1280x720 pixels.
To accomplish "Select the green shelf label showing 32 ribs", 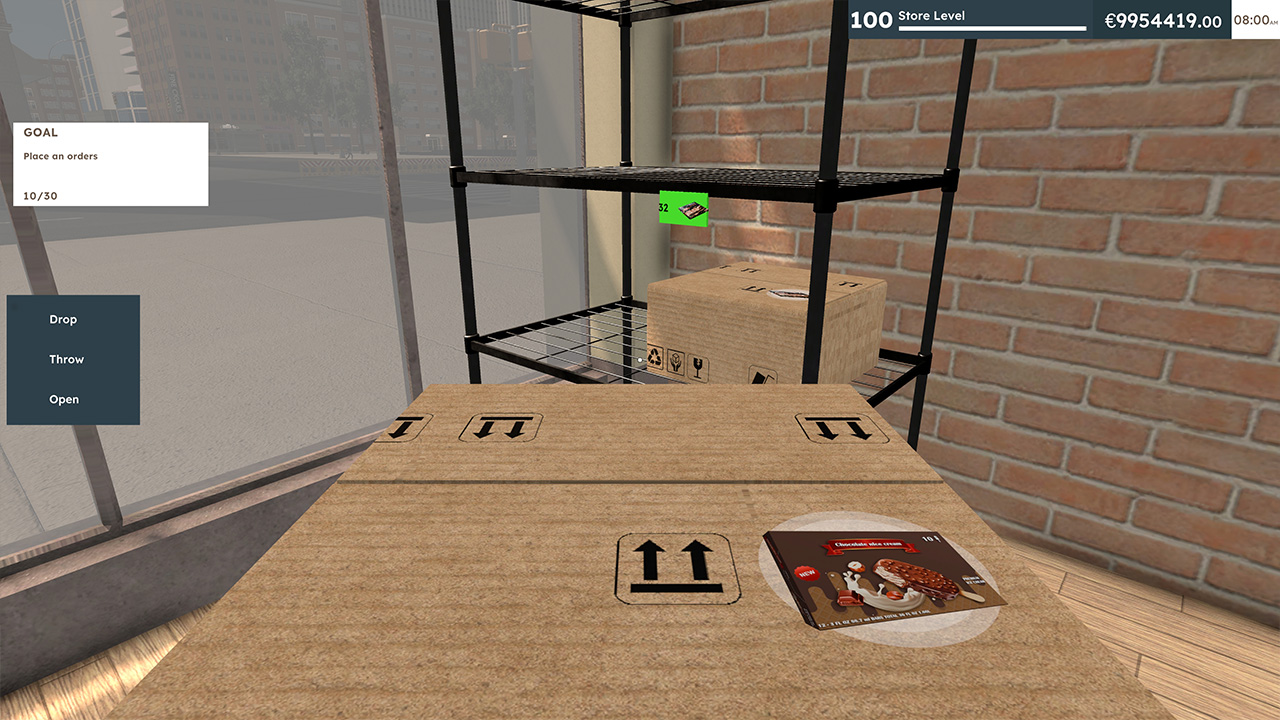I will 682,208.
